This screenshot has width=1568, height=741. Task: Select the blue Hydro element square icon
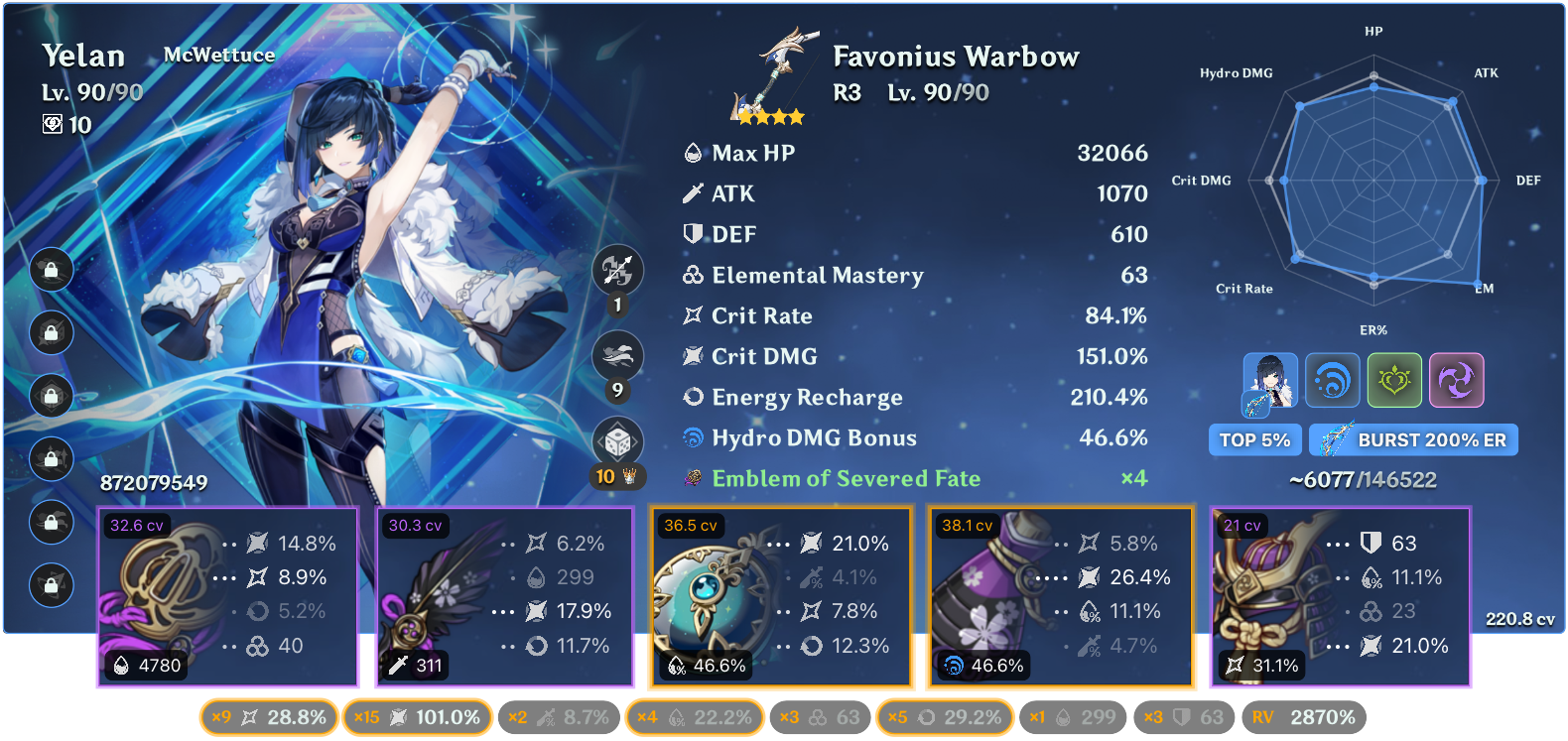(1333, 380)
